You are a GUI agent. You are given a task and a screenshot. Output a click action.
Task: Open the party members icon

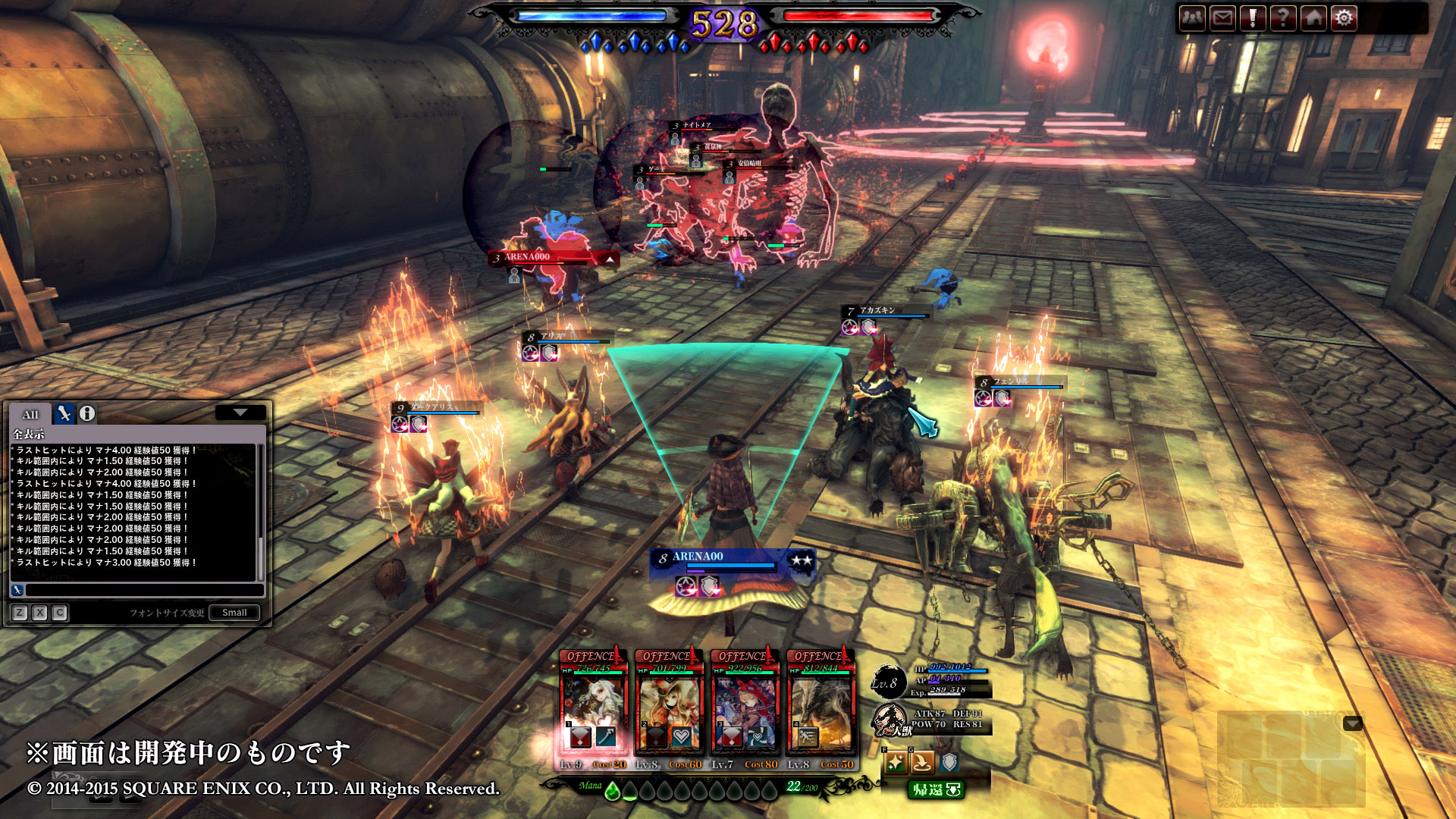coord(1192,18)
